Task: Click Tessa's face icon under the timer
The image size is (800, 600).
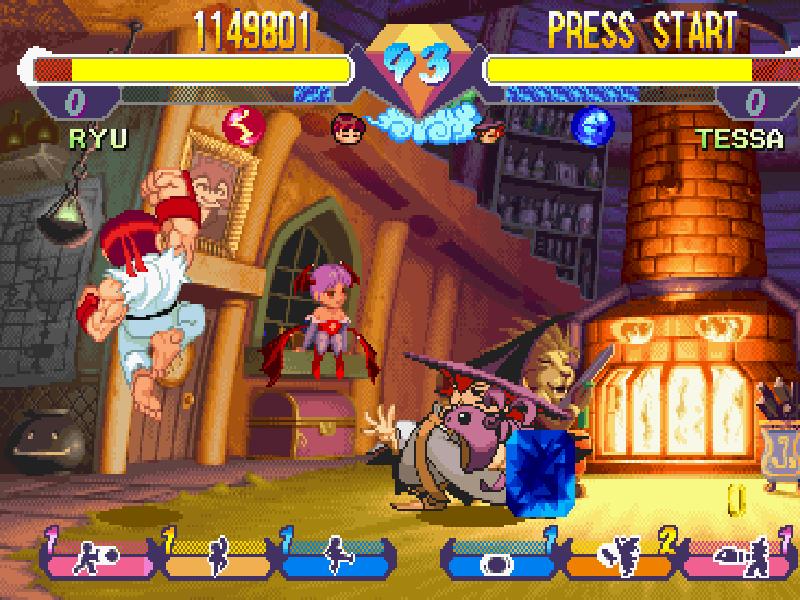Action: coord(489,130)
